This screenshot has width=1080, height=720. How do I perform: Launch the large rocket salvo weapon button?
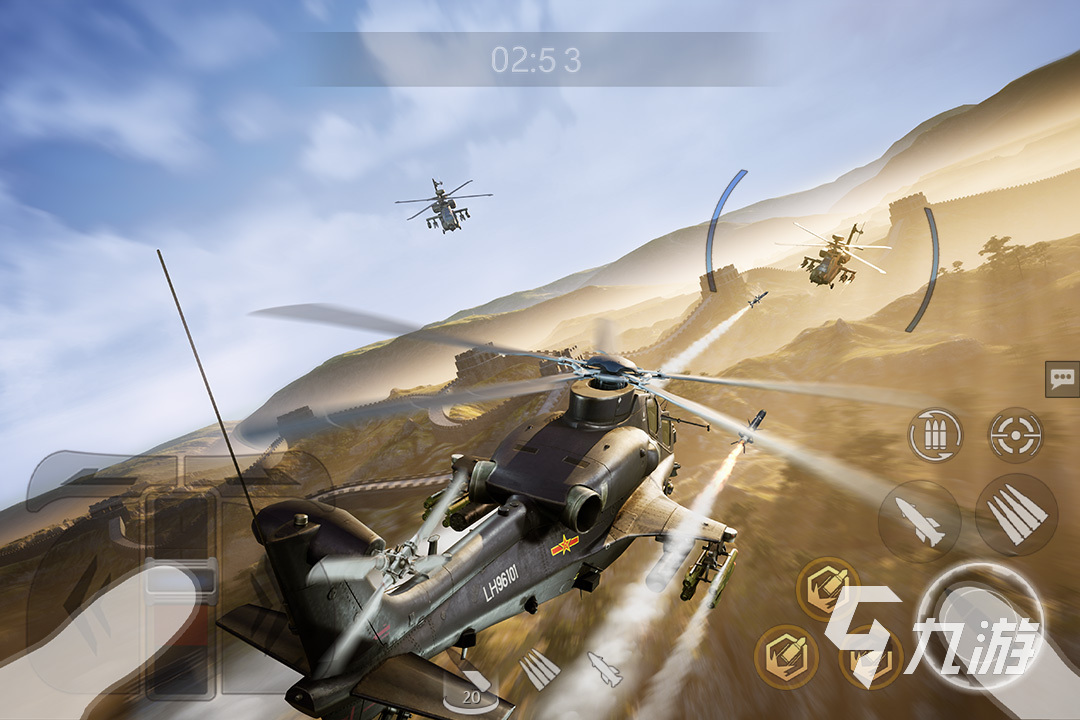1016,514
